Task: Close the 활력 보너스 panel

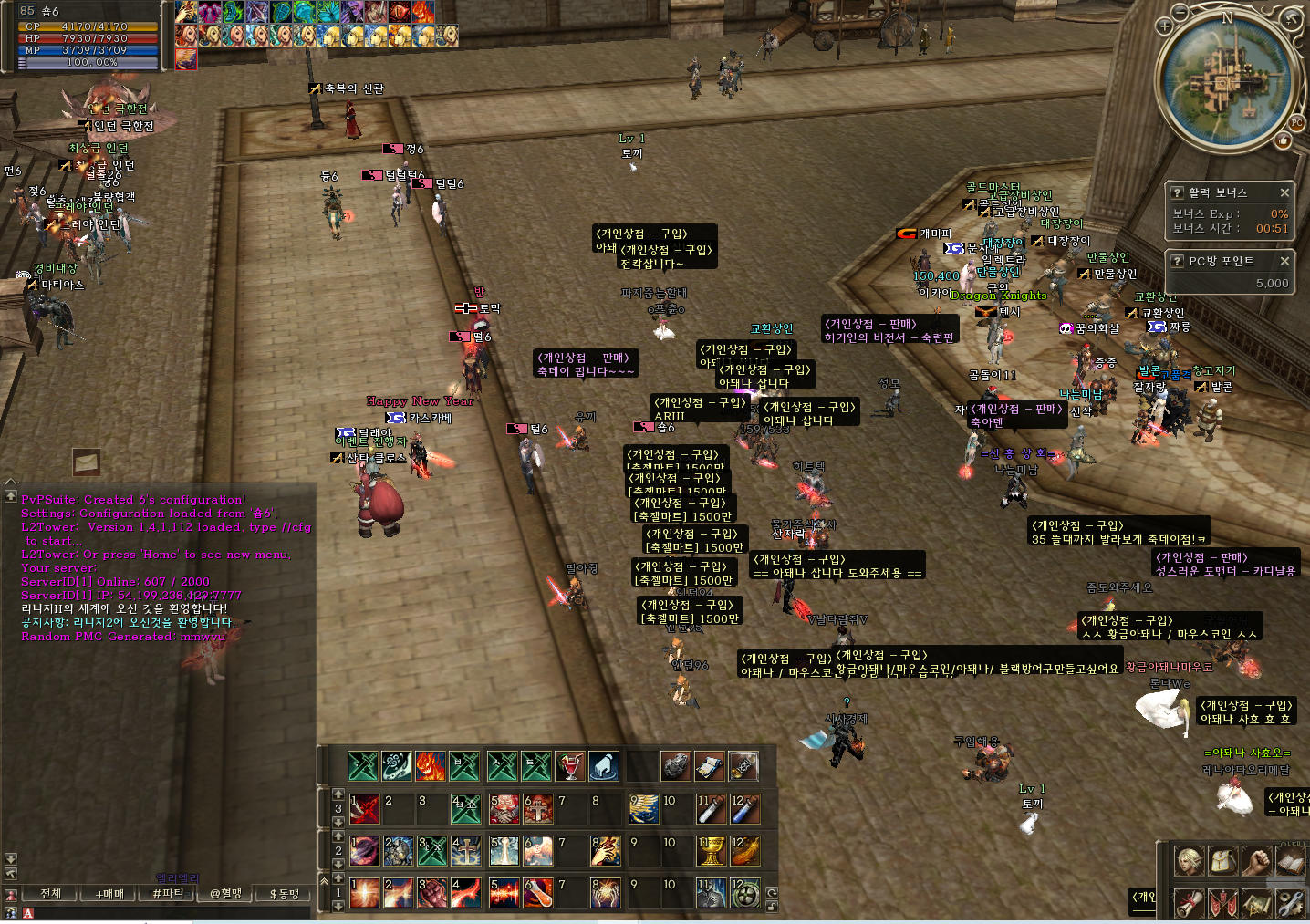Action: click(x=1284, y=192)
